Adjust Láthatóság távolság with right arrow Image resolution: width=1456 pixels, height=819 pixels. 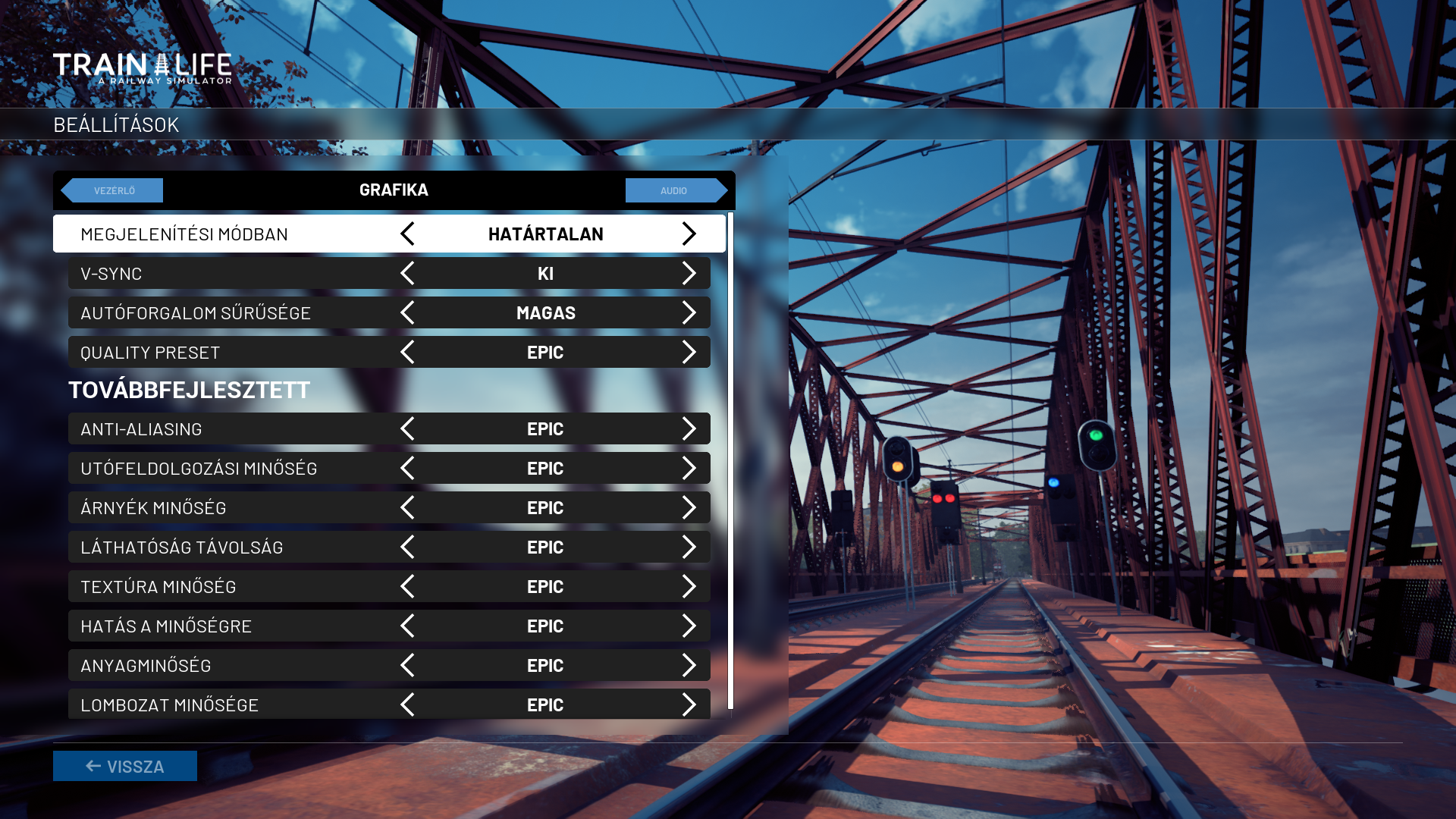689,547
